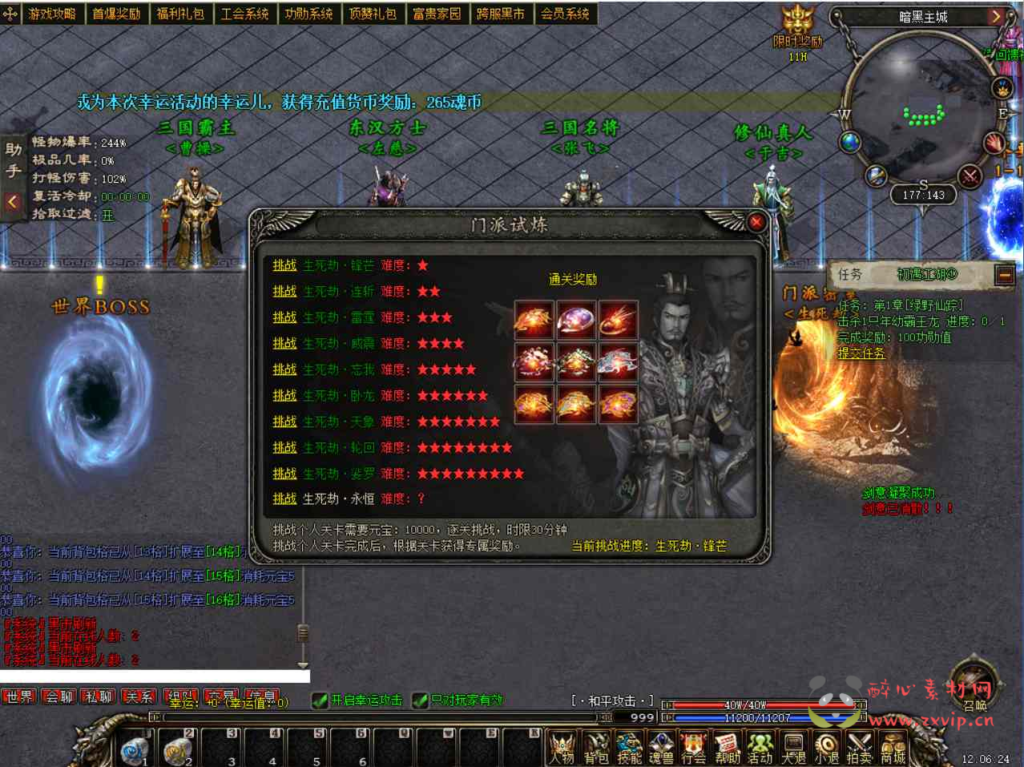Switch to the 世界 chat channel
This screenshot has height=767, width=1024.
[19, 696]
